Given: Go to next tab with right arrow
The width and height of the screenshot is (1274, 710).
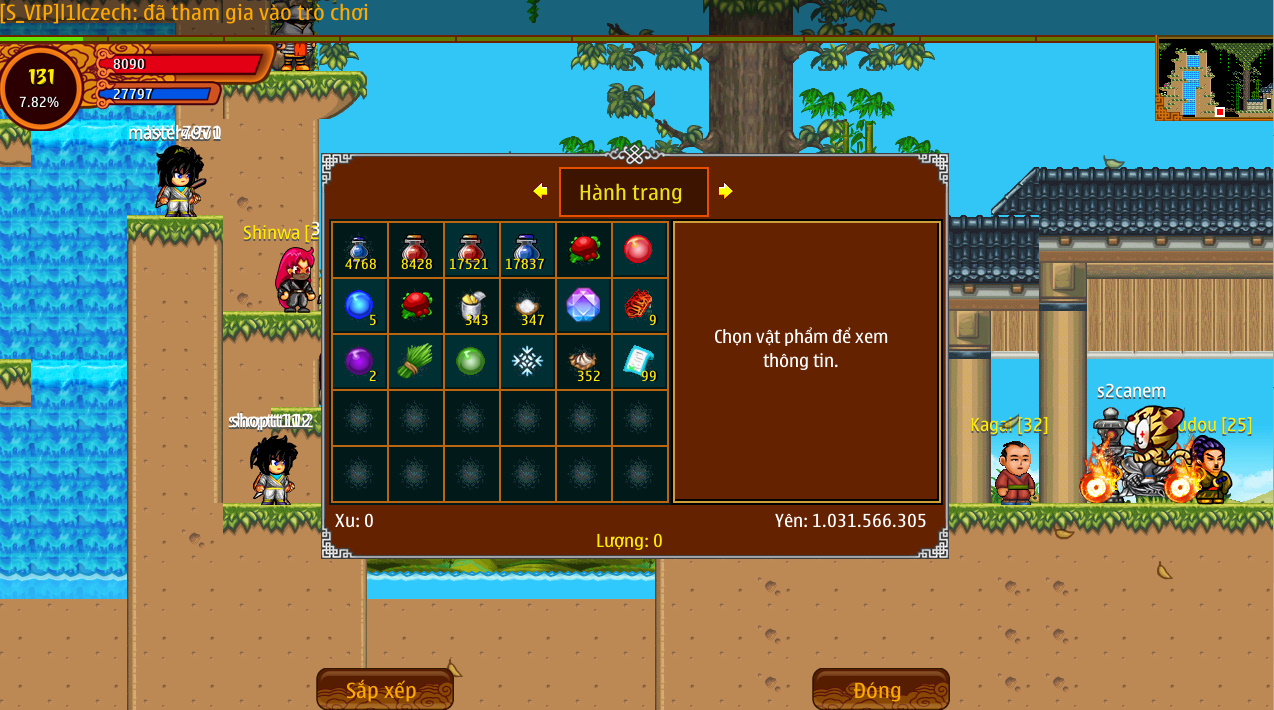Looking at the screenshot, I should tap(725, 191).
